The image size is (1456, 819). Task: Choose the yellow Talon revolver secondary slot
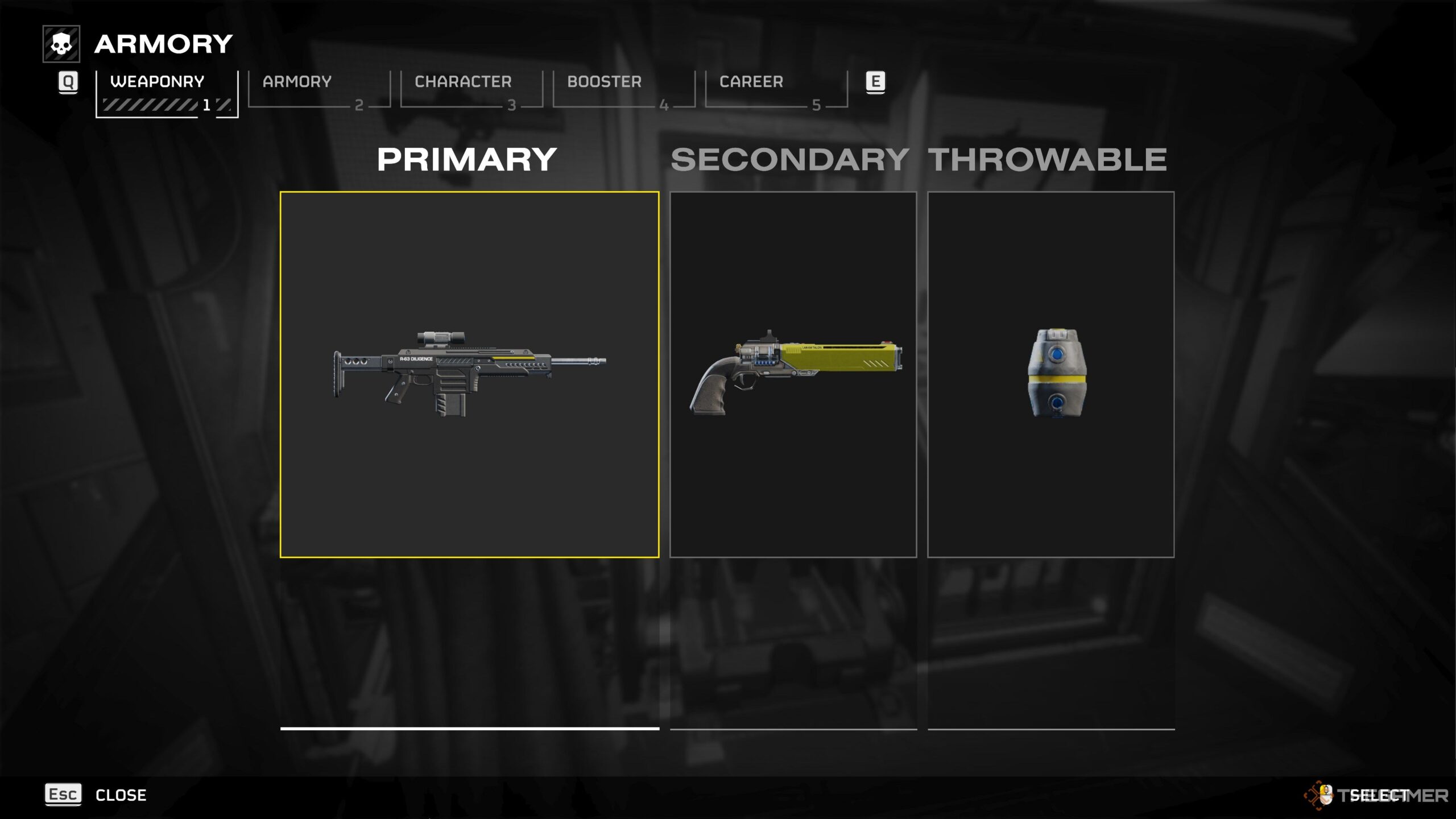pos(793,374)
